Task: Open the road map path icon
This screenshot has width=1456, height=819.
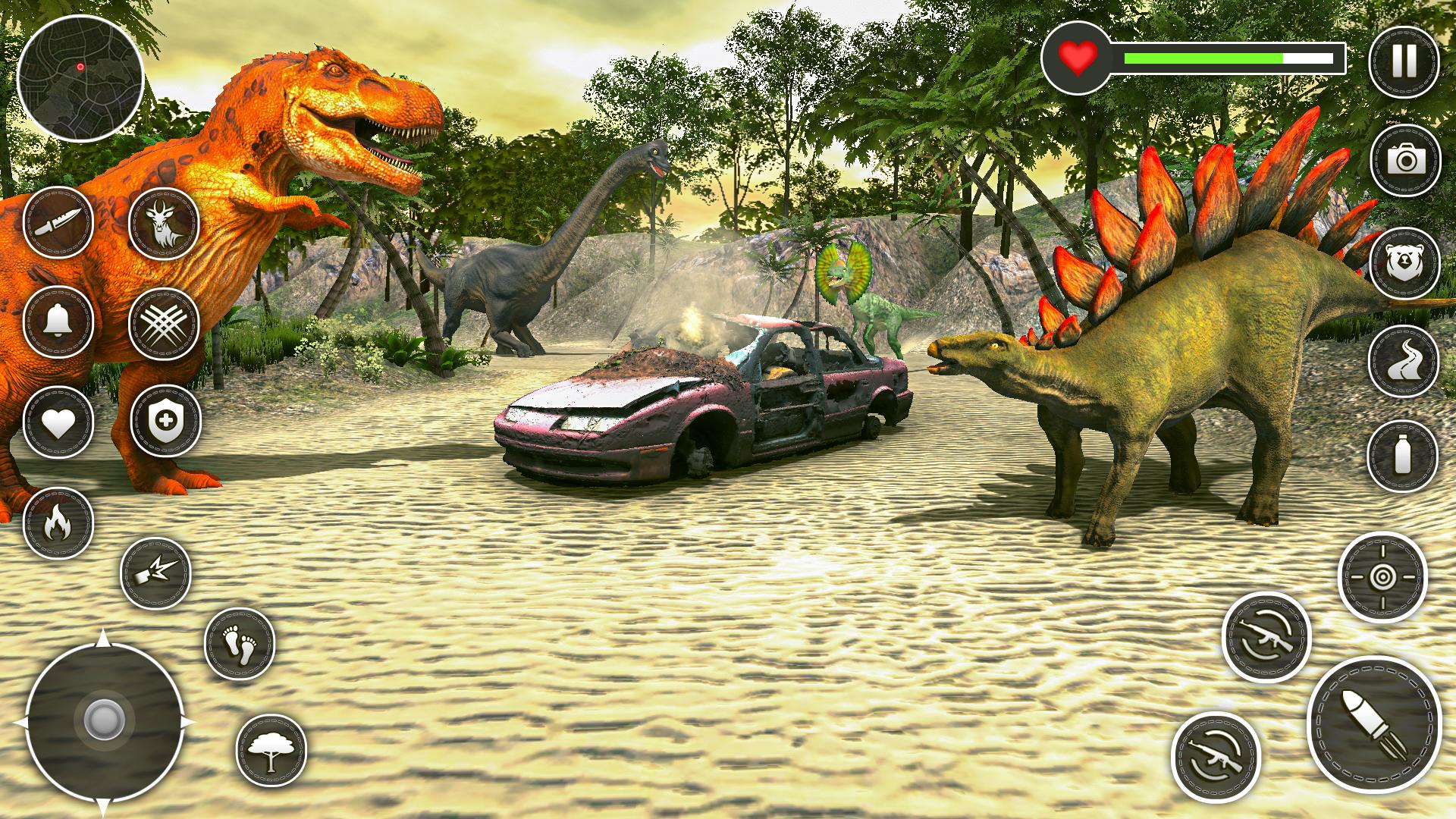Action: click(1406, 362)
